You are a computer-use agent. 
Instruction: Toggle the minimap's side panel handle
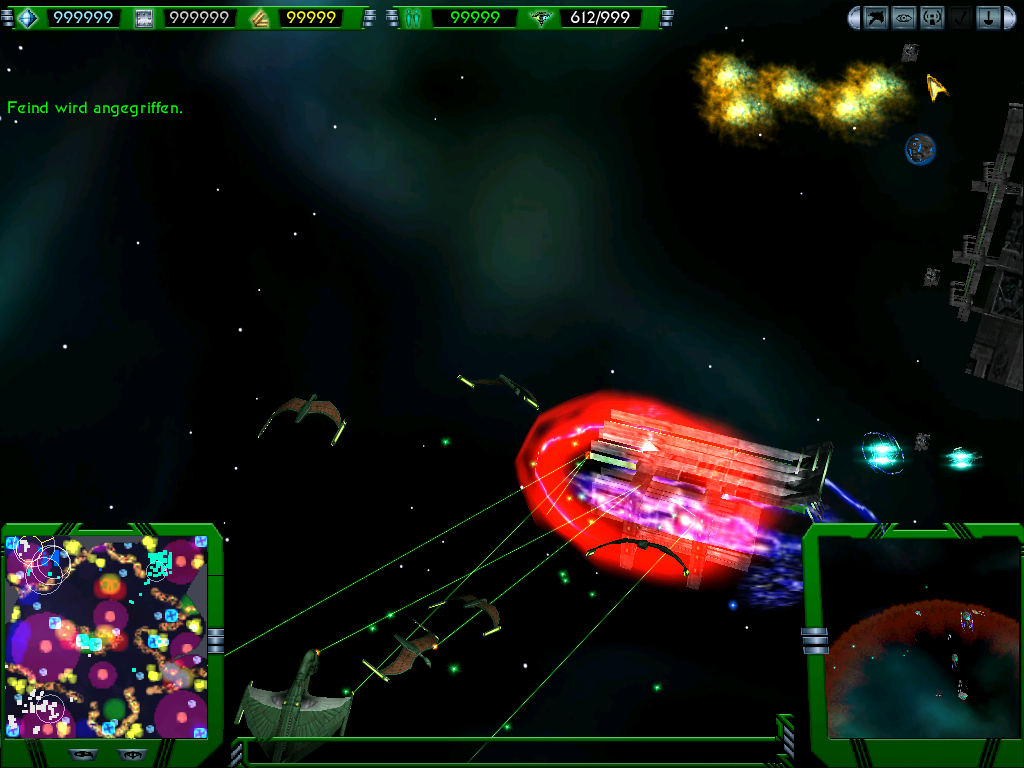pos(216,640)
